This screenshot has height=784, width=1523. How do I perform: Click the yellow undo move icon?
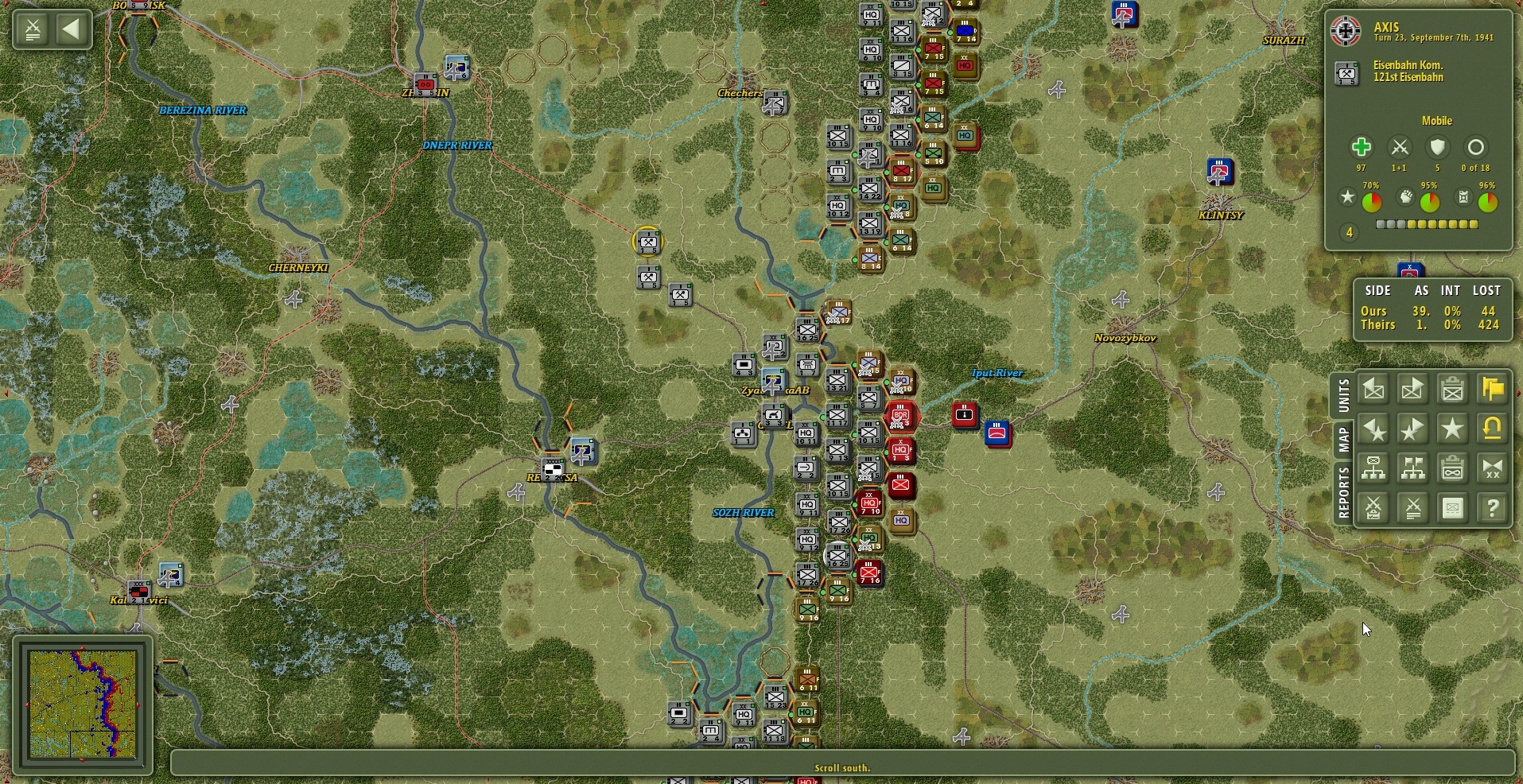[x=1493, y=429]
